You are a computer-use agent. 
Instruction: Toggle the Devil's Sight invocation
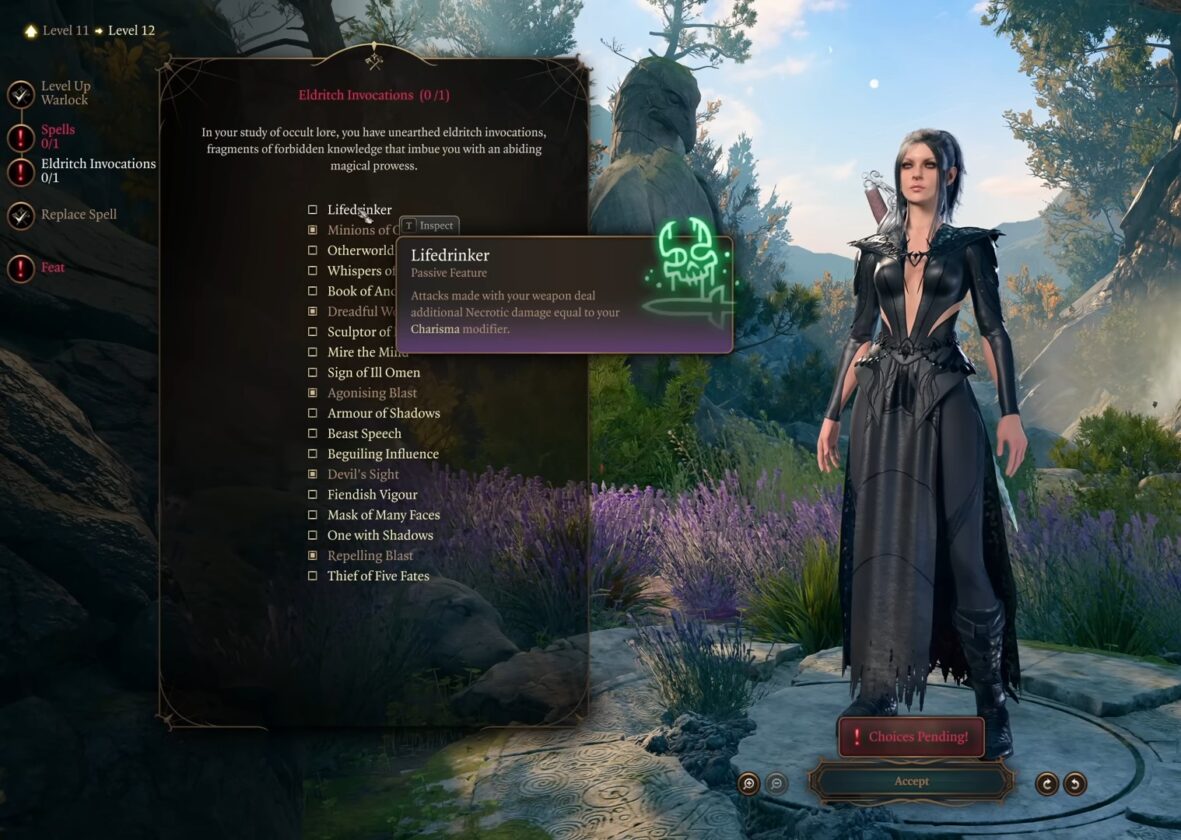(313, 474)
